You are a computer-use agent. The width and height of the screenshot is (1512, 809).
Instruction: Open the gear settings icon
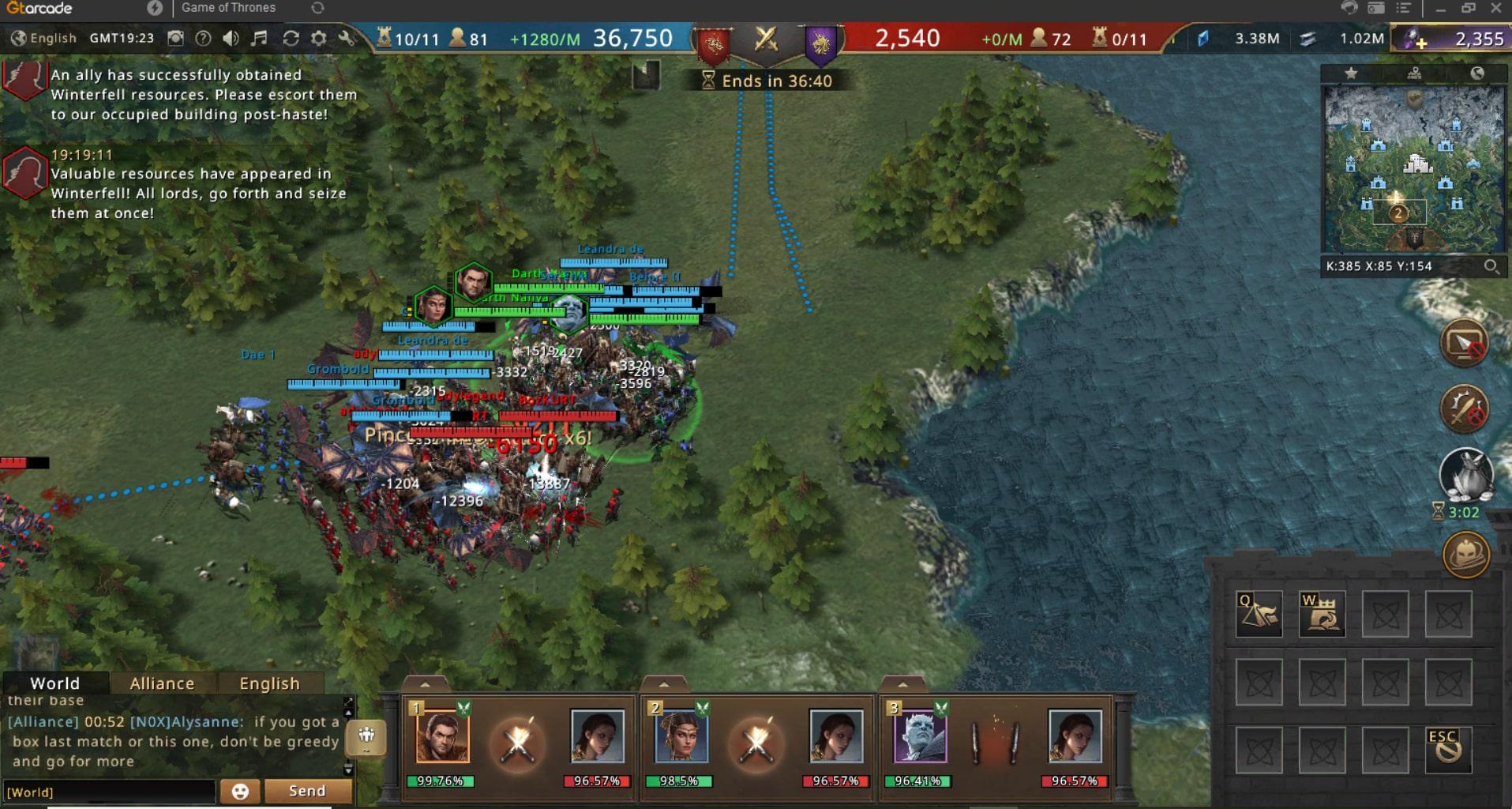[318, 38]
